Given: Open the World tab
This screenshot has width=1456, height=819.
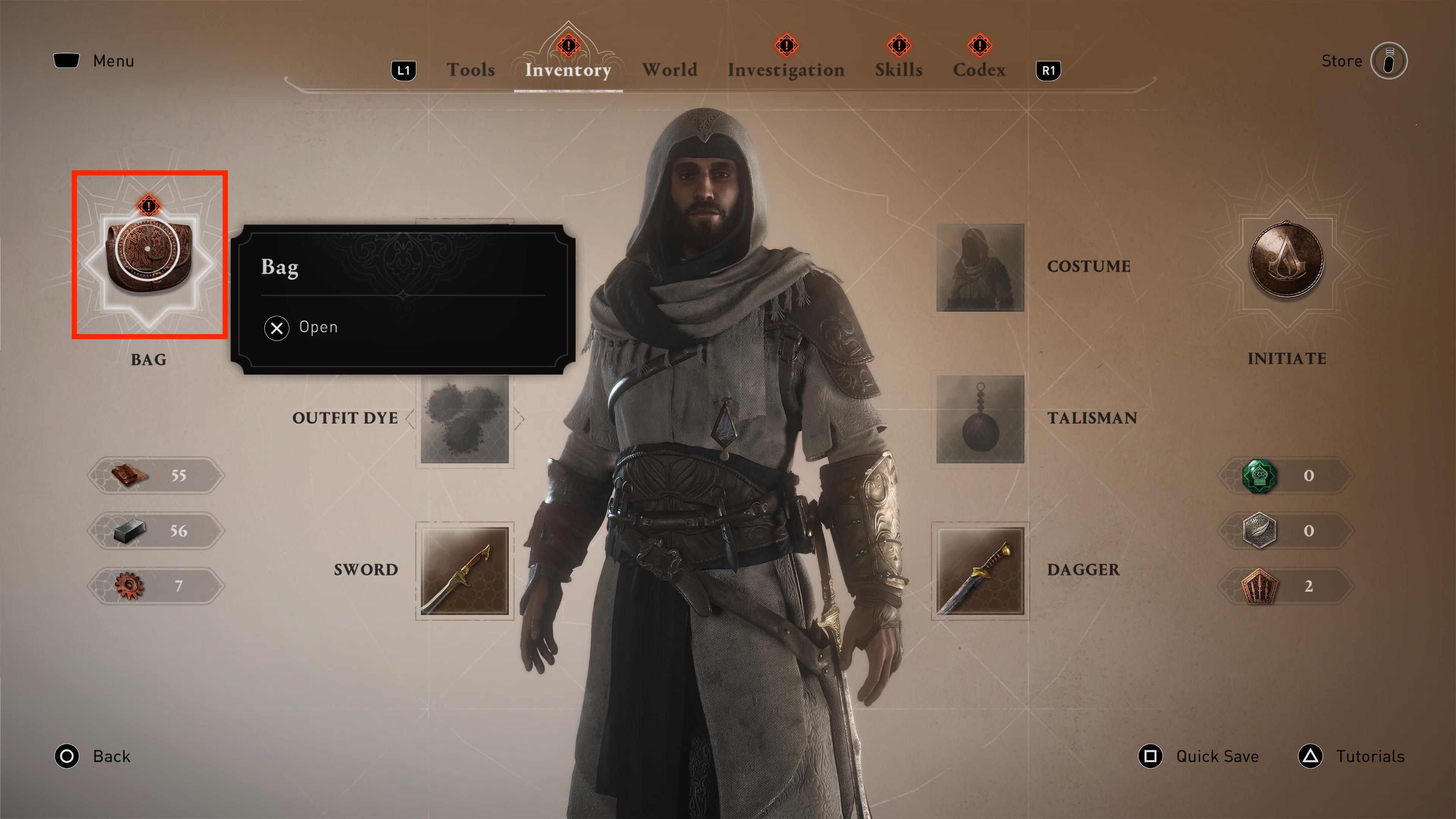Looking at the screenshot, I should 669,69.
